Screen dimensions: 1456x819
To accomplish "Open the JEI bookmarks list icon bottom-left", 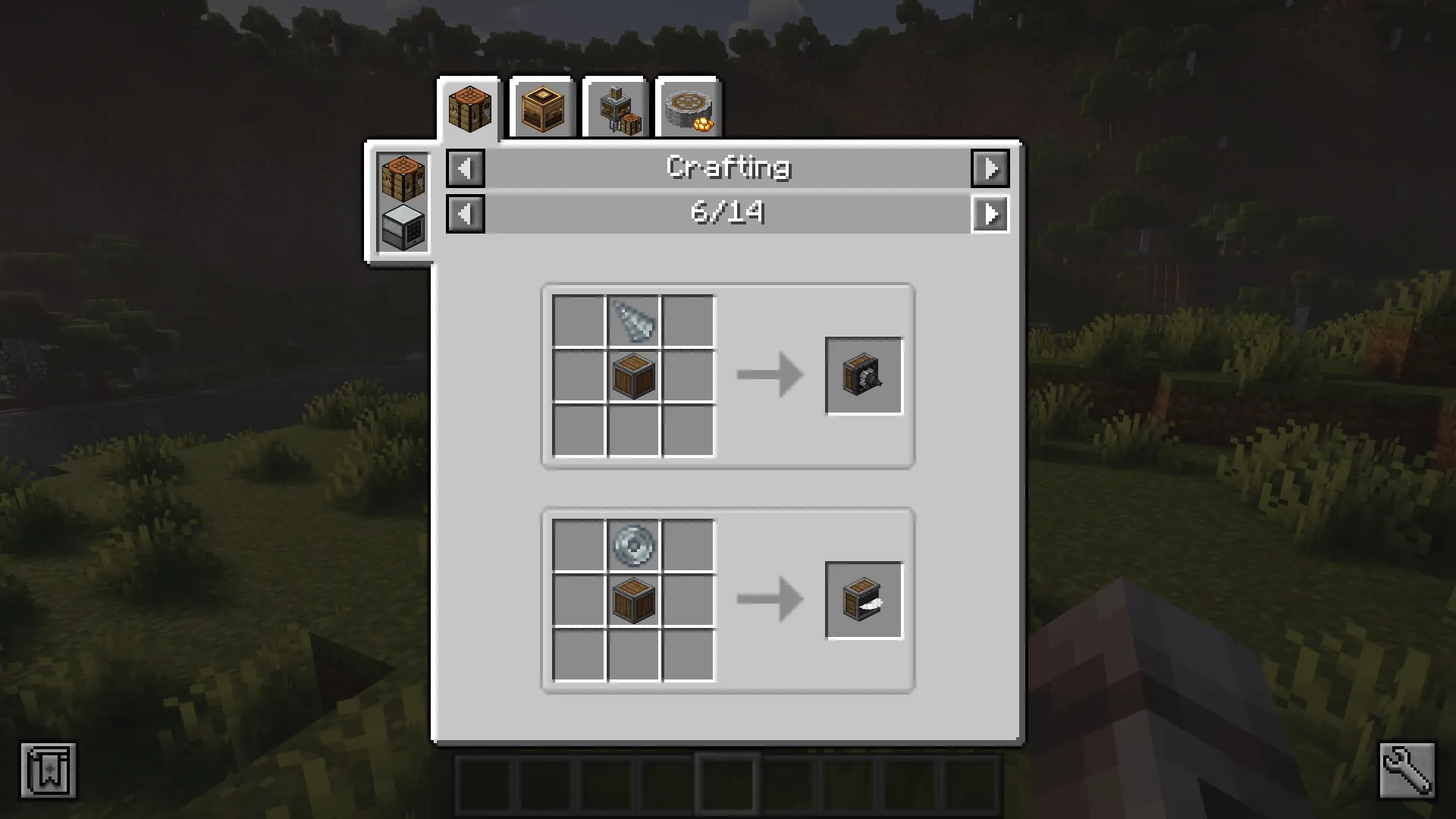I will click(49, 770).
